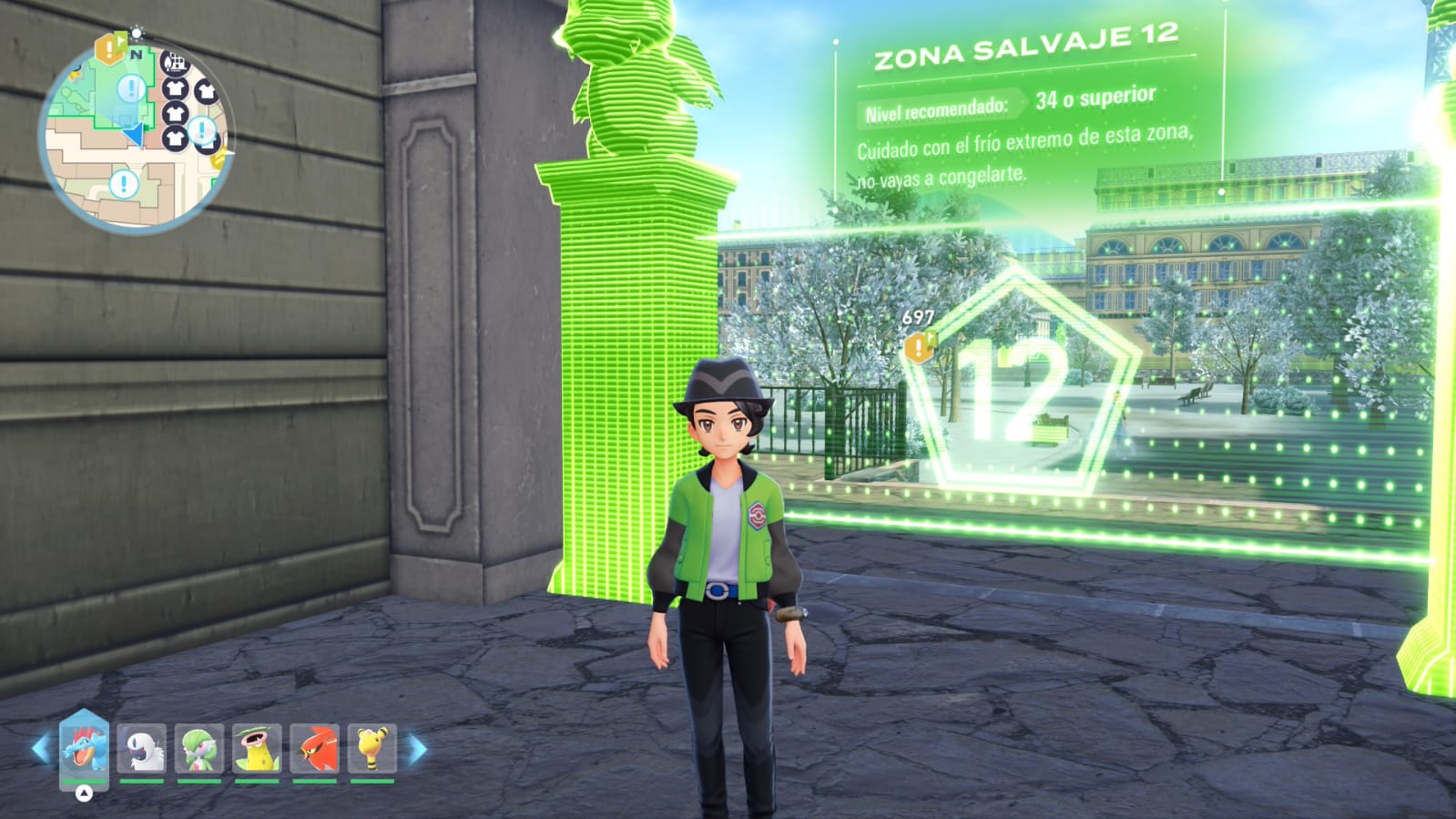Viewport: 1456px width, 819px height.
Task: Select the orange quest waypoint showing 697
Action: [918, 346]
